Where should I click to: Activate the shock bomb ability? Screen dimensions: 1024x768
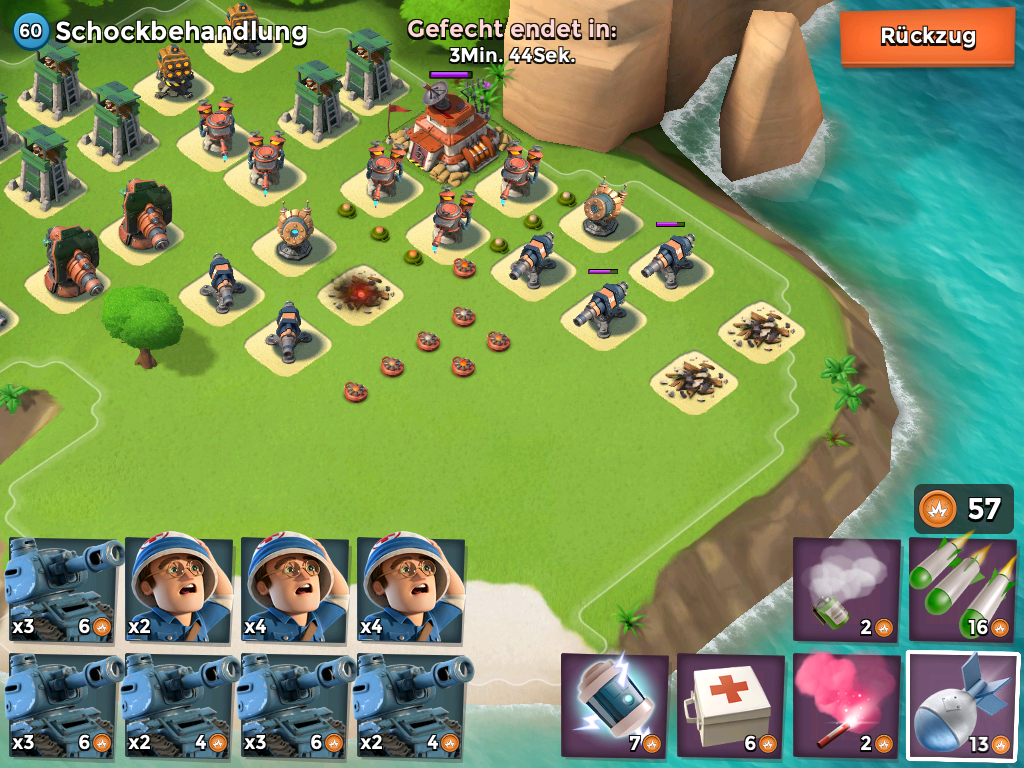pyautogui.click(x=614, y=705)
